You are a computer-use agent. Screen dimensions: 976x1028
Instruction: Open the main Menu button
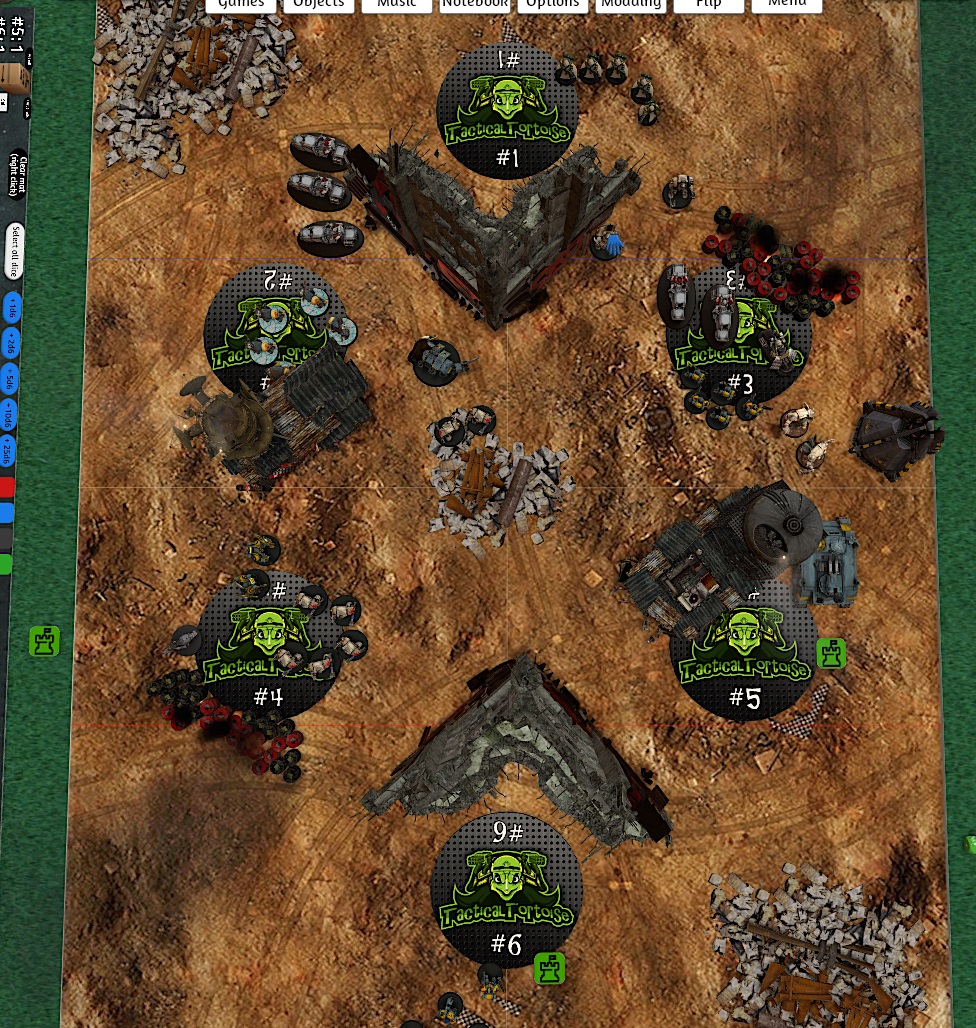pos(787,4)
